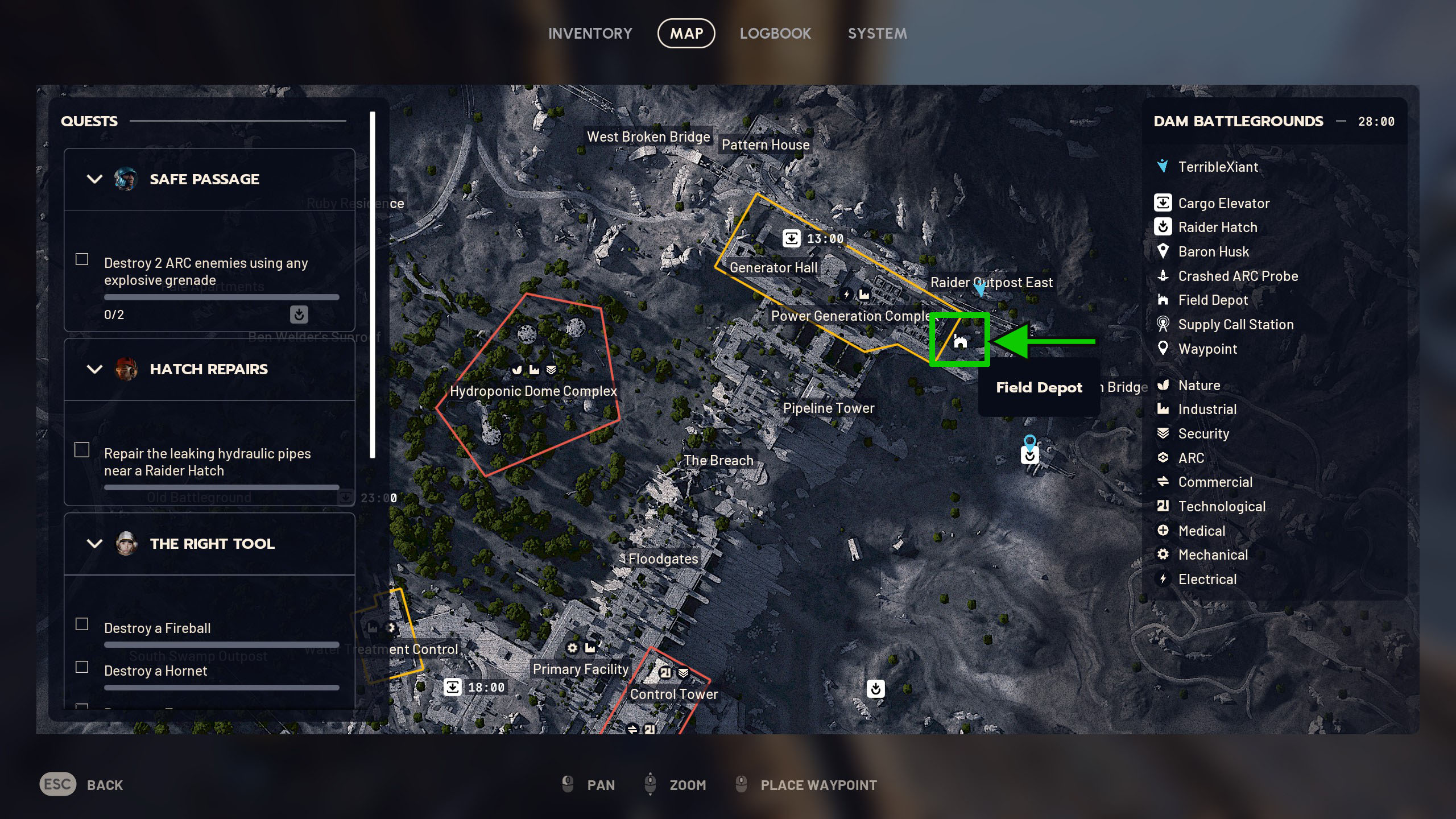The width and height of the screenshot is (1456, 819).
Task: Collapse the Safe Passage quest
Action: click(x=94, y=179)
